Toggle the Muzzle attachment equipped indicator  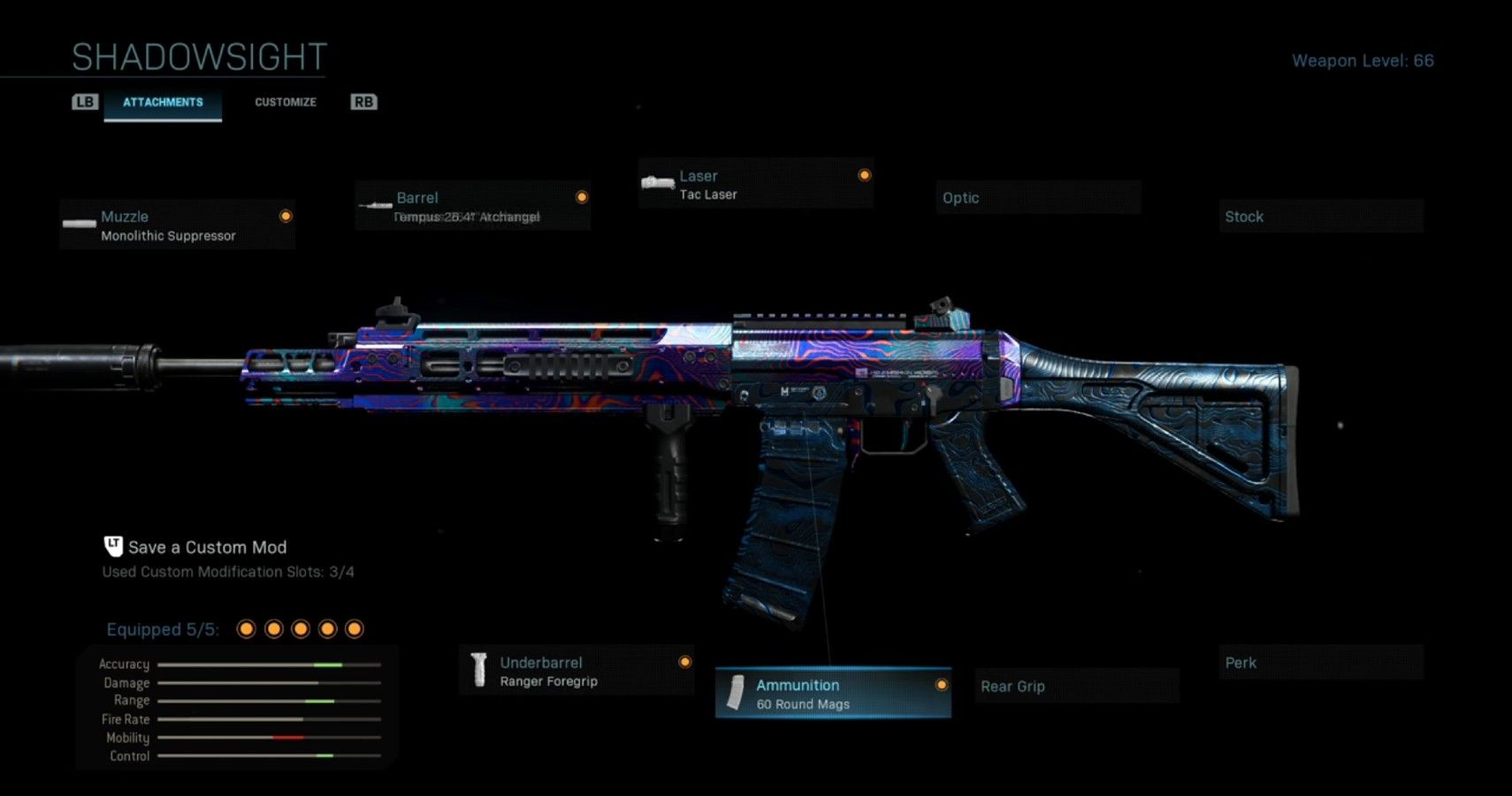click(x=284, y=215)
